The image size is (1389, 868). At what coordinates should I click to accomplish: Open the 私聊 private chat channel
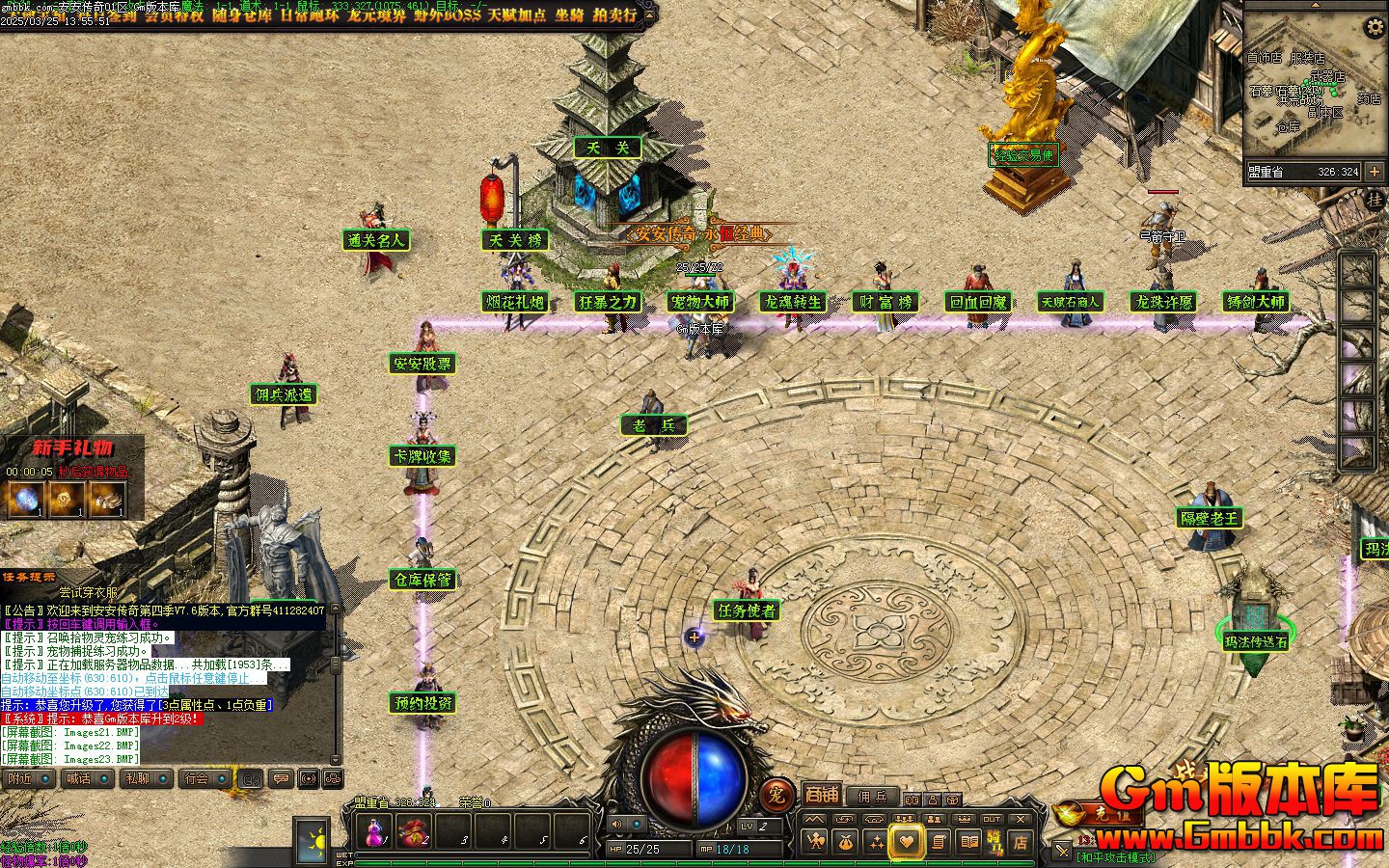(144, 778)
